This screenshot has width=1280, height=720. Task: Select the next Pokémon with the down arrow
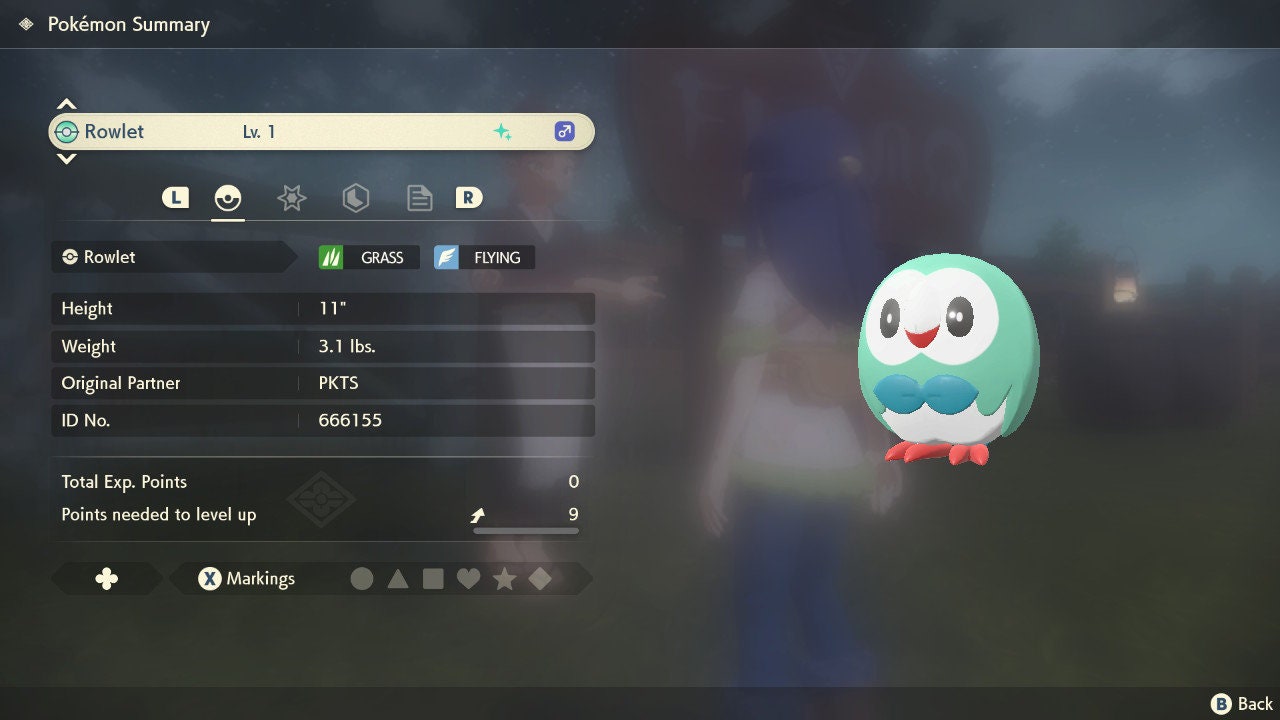coord(66,158)
